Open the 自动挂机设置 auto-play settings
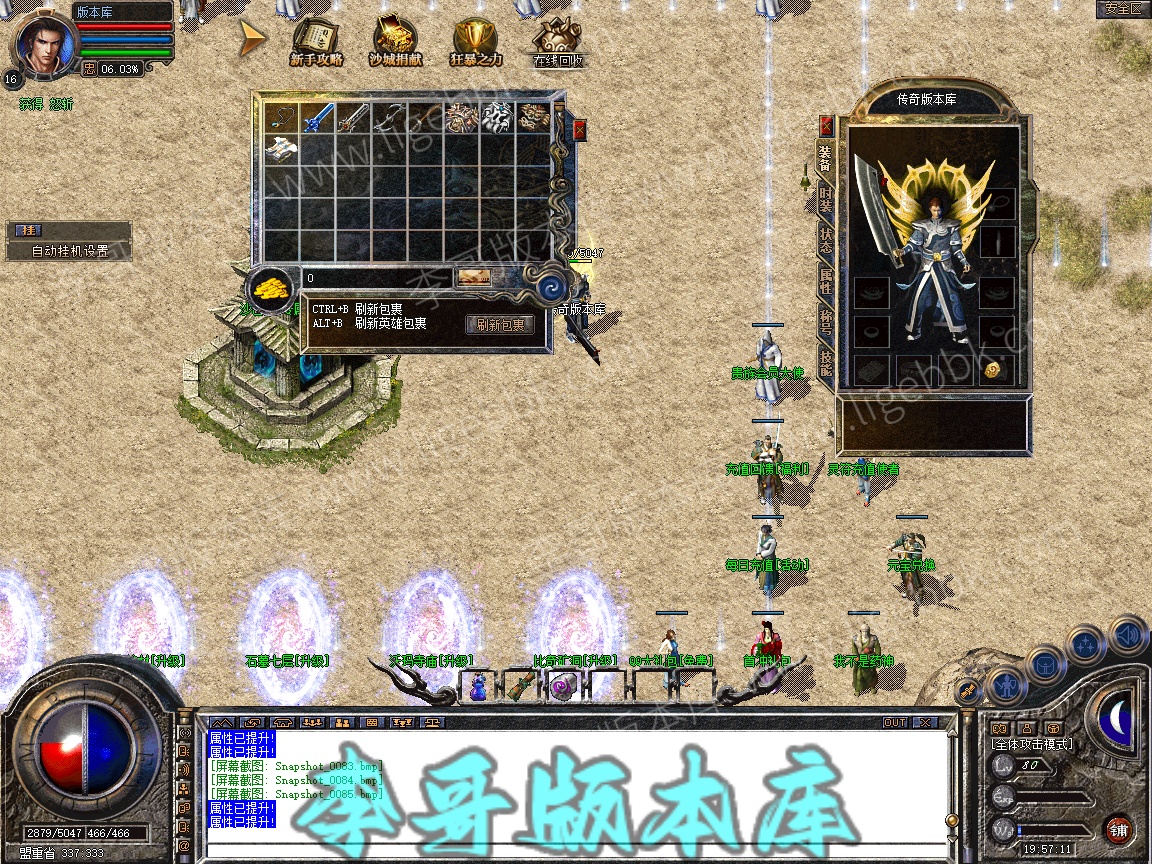 69,251
